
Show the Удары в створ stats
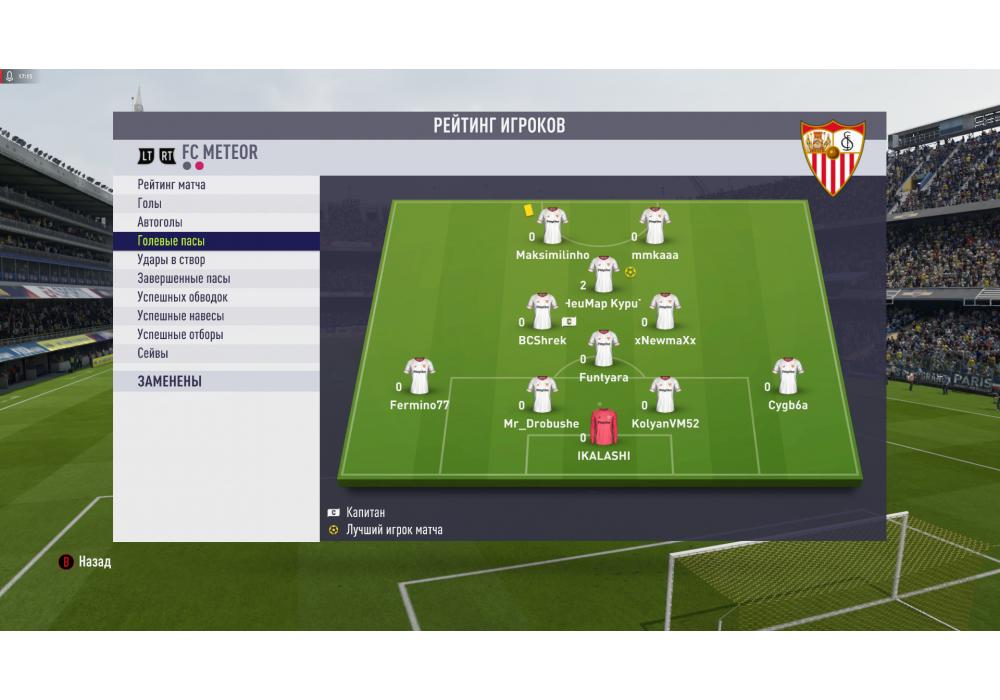pos(171,260)
